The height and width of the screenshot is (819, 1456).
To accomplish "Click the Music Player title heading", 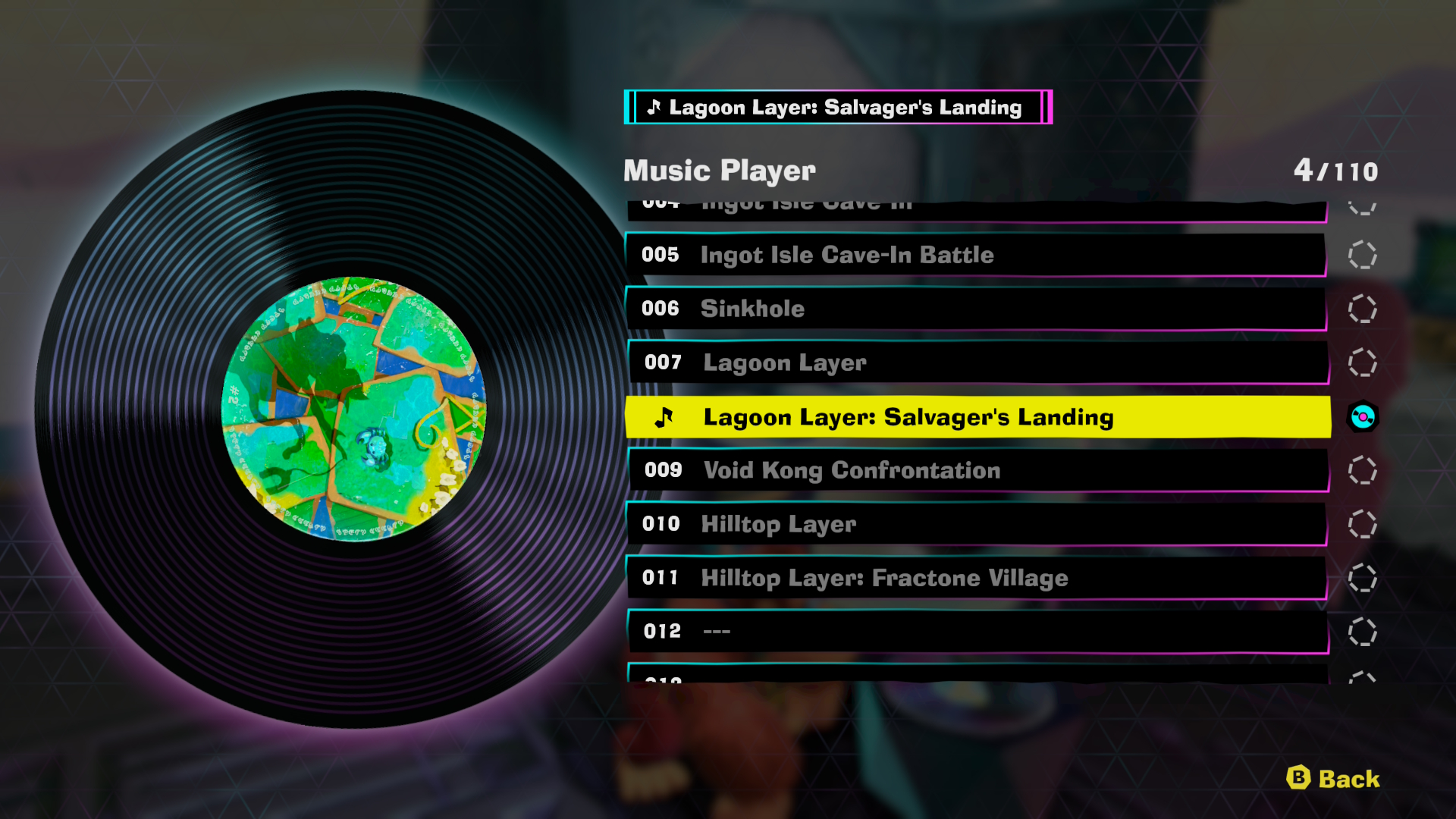I will tap(717, 170).
